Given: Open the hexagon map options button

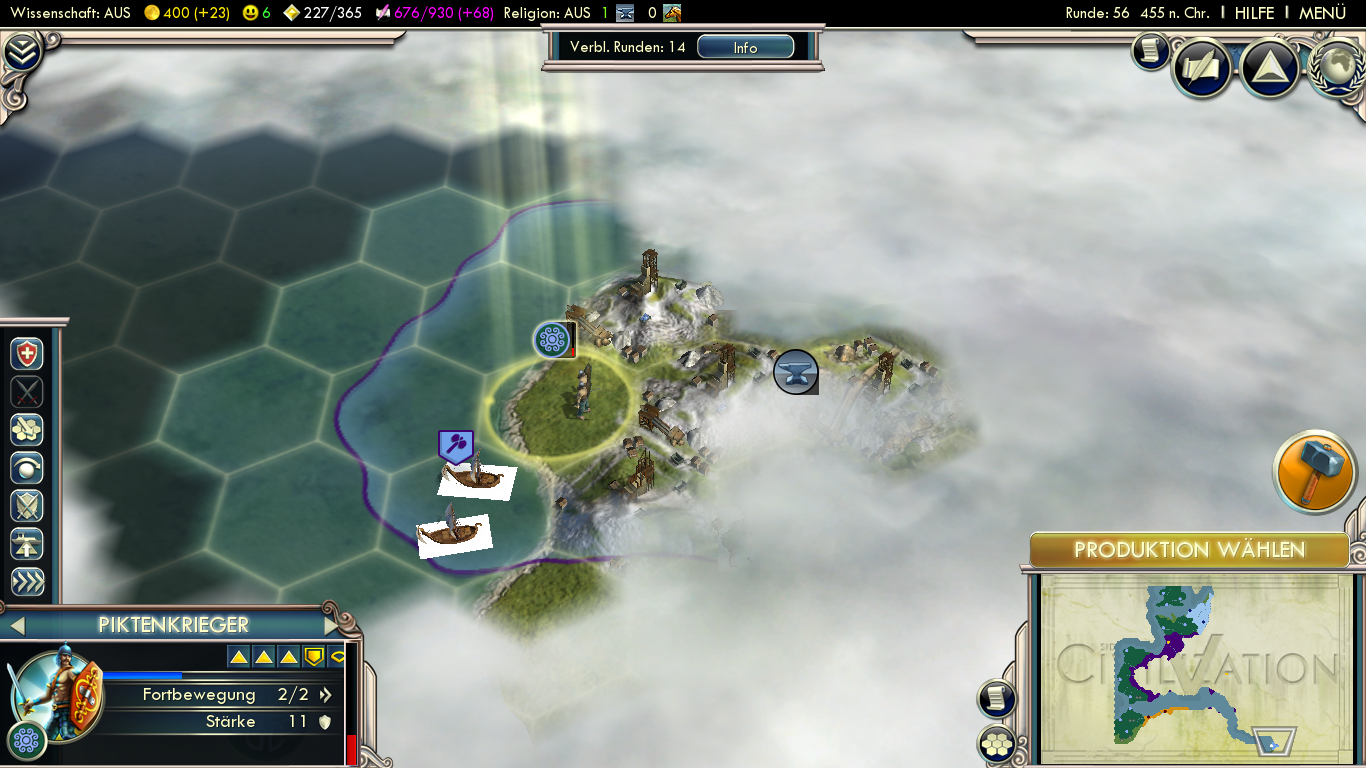Looking at the screenshot, I should tap(997, 743).
